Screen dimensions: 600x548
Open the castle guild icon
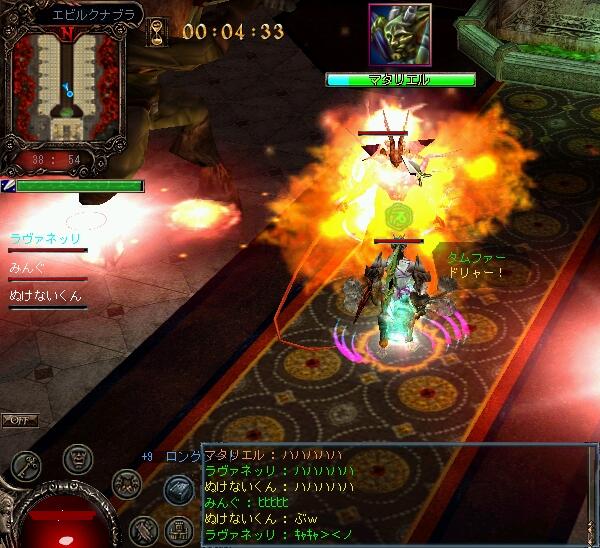point(177,529)
